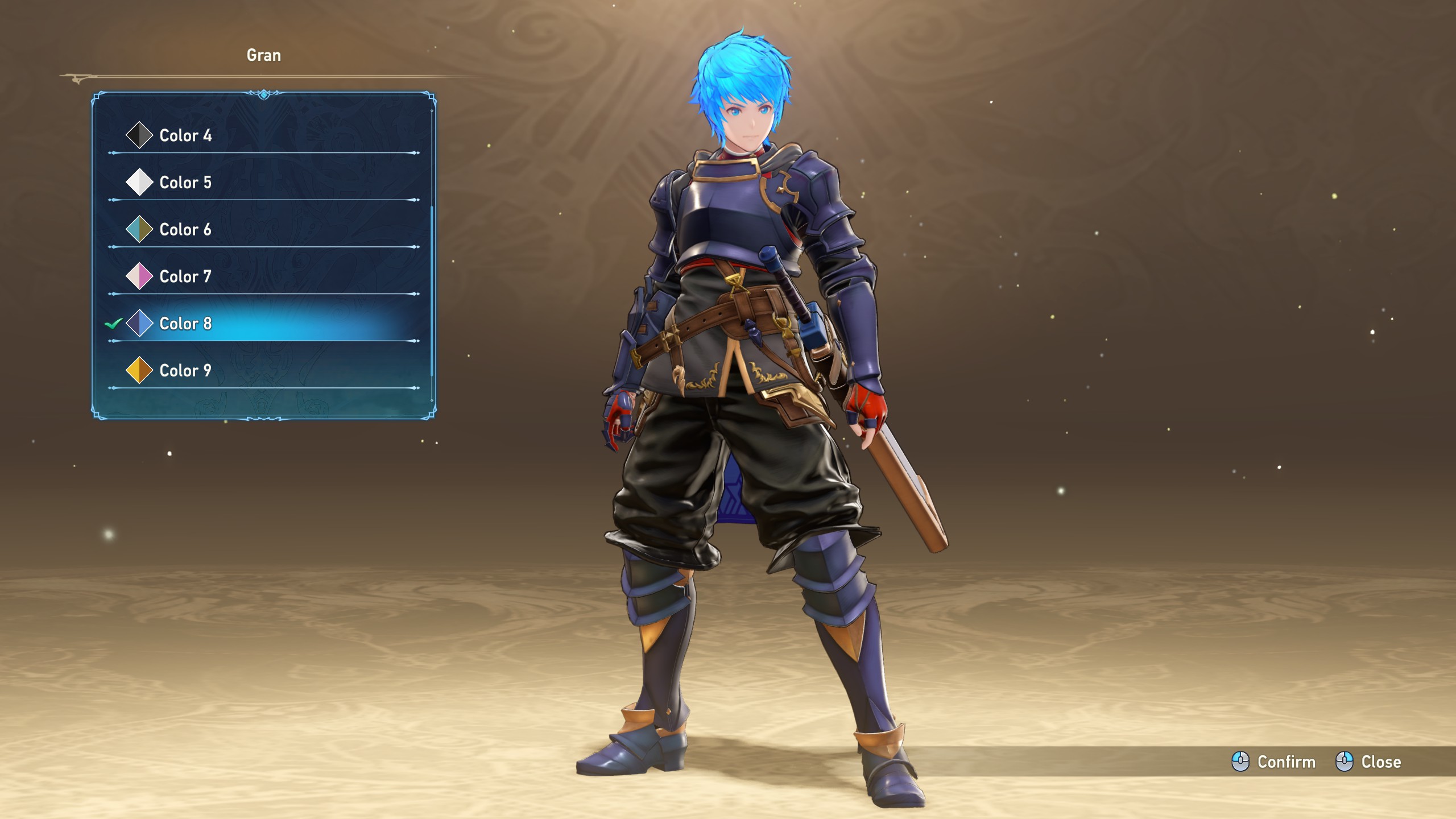Choose Color 5 white palette
The height and width of the screenshot is (819, 1456).
click(185, 183)
